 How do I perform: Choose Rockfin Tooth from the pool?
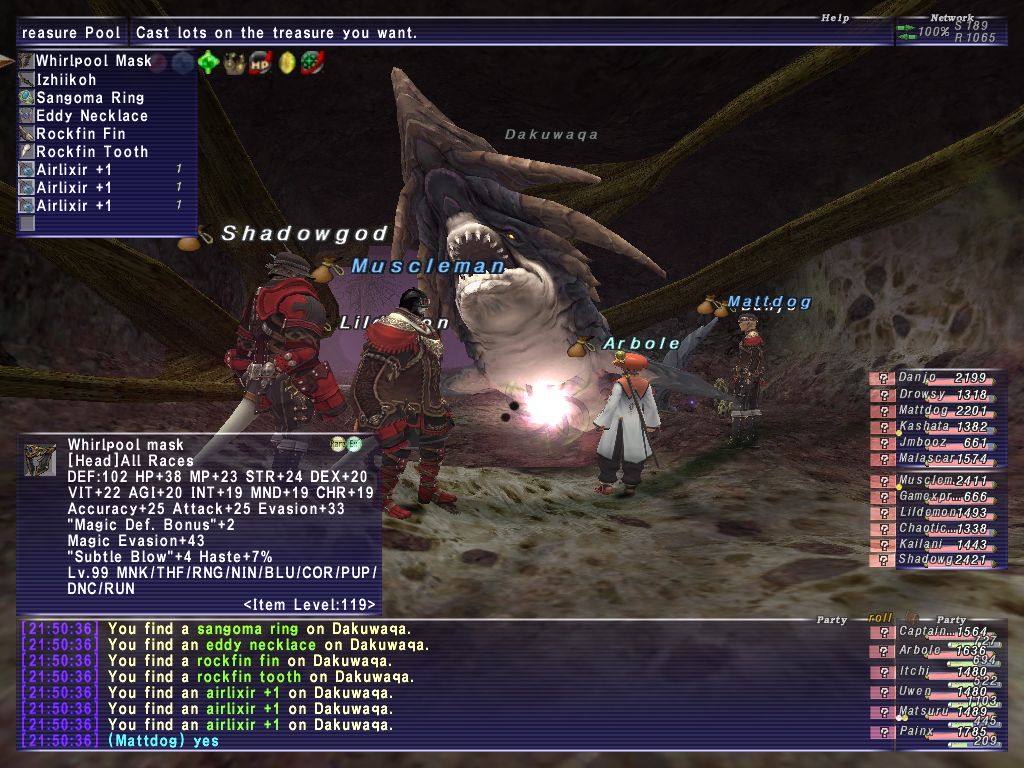pos(92,152)
